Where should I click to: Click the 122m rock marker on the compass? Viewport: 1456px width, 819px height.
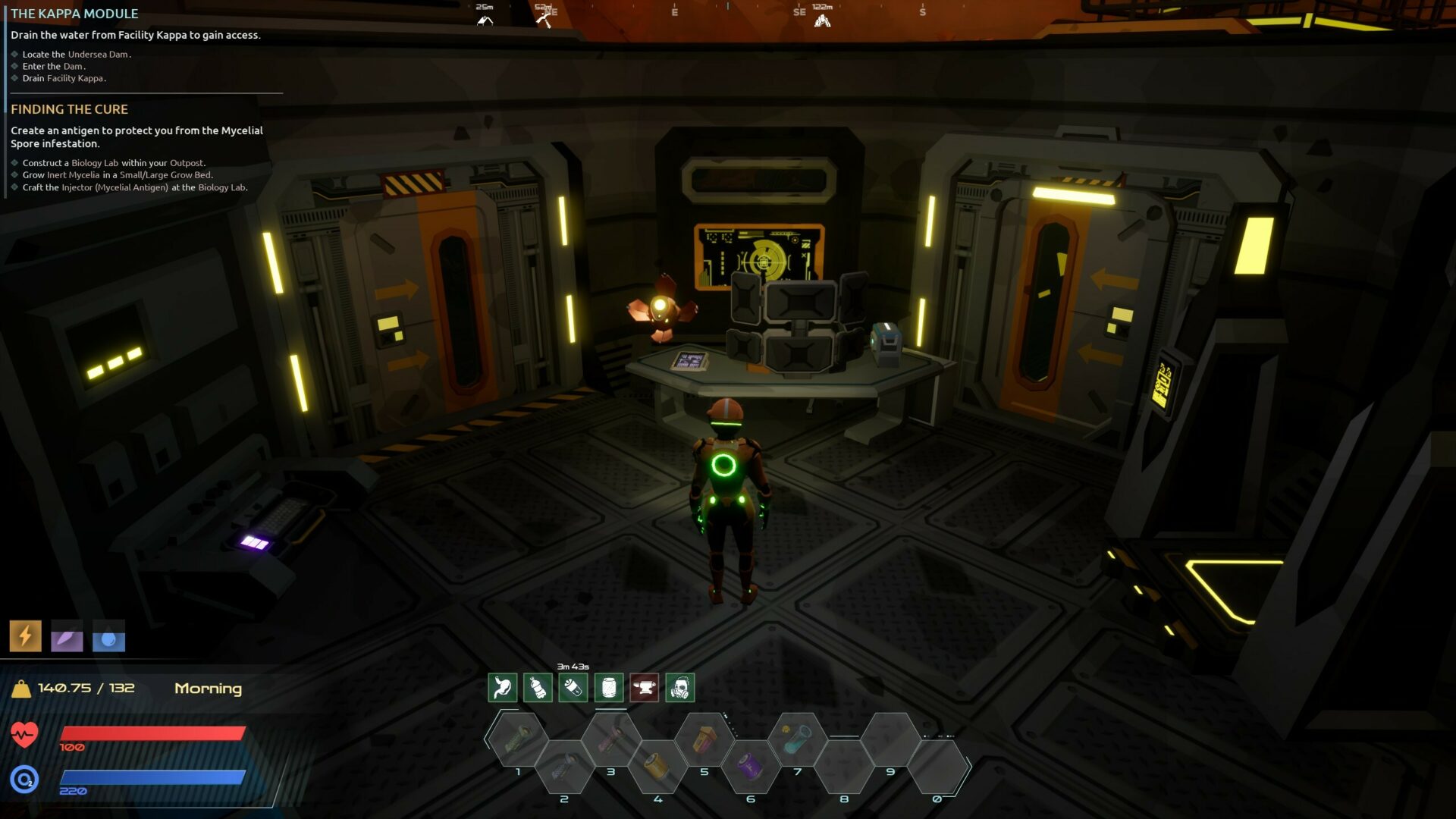(x=822, y=20)
